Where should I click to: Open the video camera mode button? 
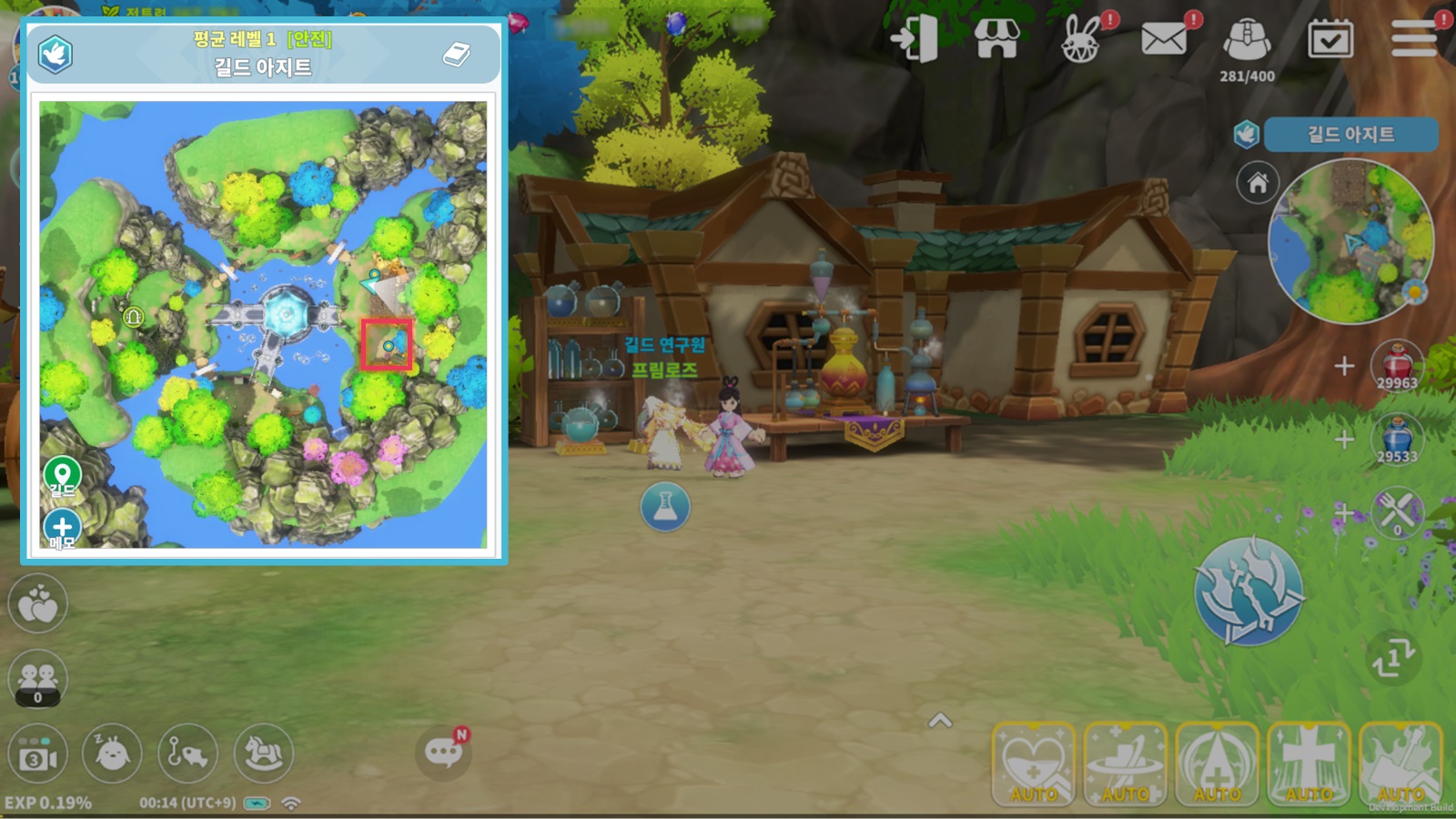click(x=37, y=755)
